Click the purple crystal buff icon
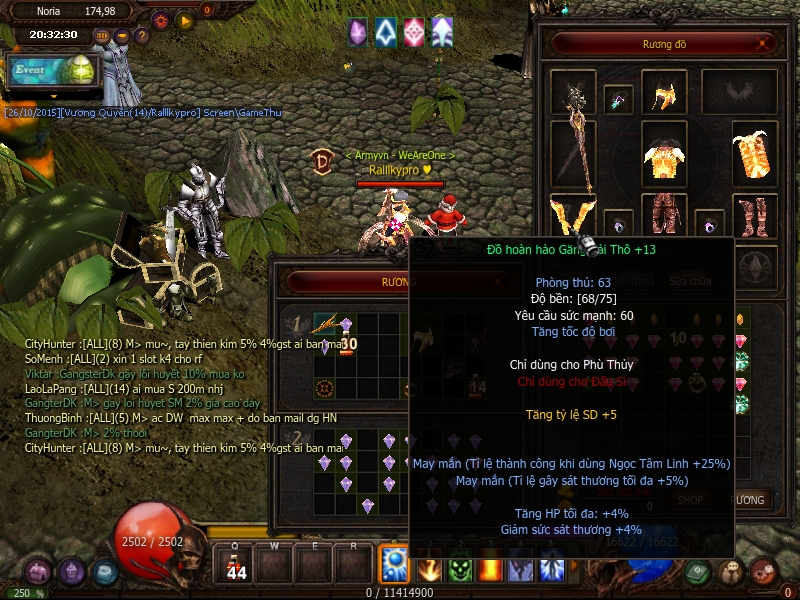This screenshot has height=600, width=800. pyautogui.click(x=357, y=32)
